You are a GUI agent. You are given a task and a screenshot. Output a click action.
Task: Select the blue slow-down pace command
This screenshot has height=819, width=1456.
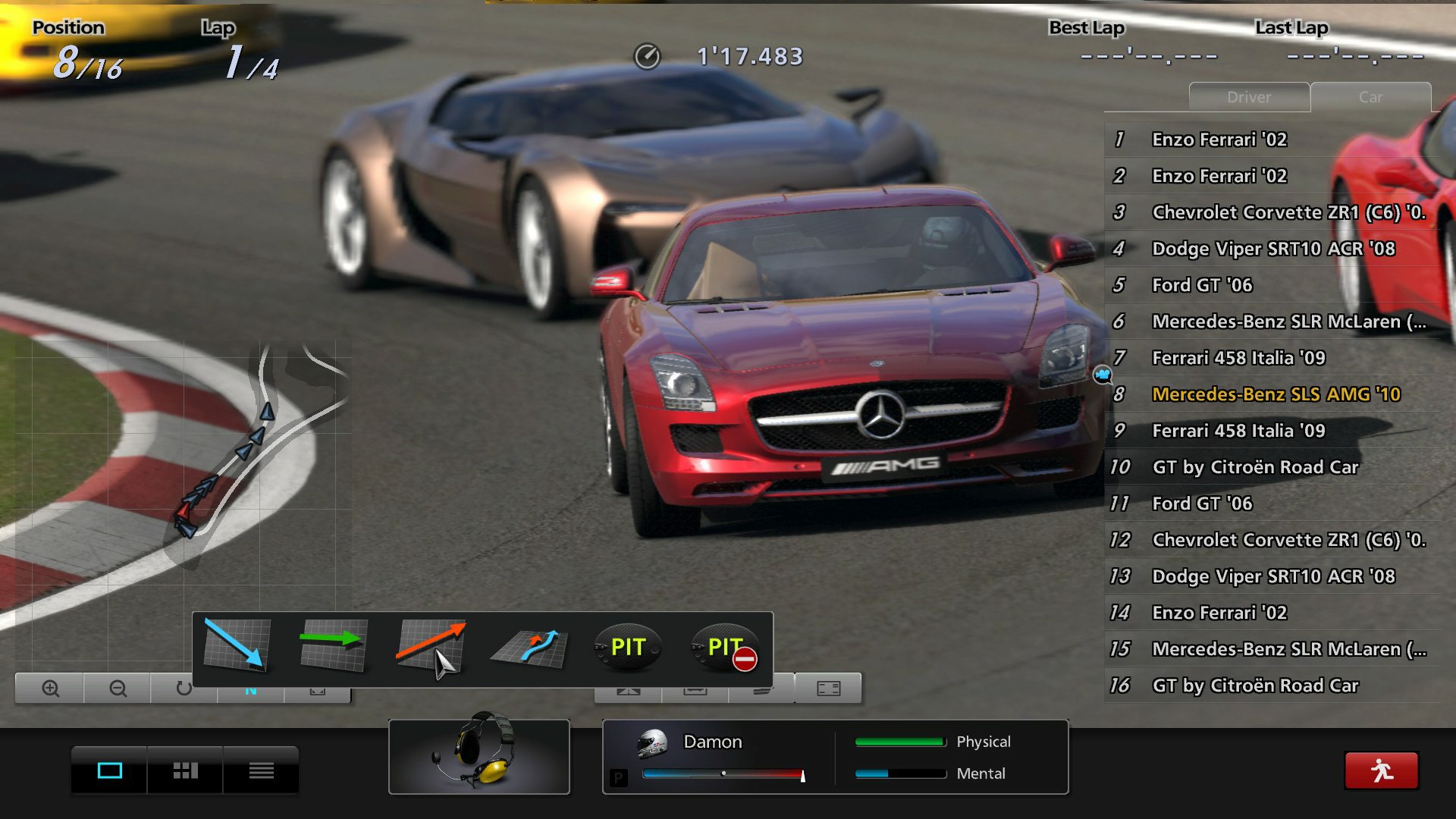[235, 646]
